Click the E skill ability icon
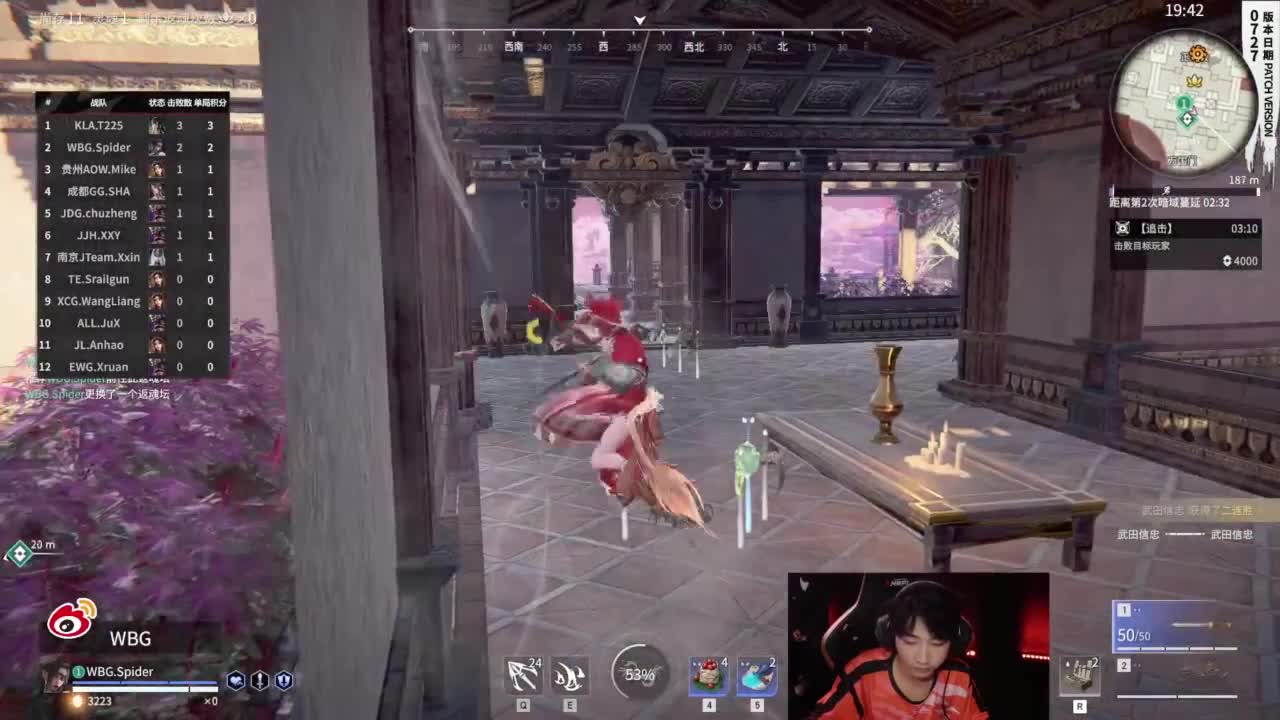 click(569, 675)
